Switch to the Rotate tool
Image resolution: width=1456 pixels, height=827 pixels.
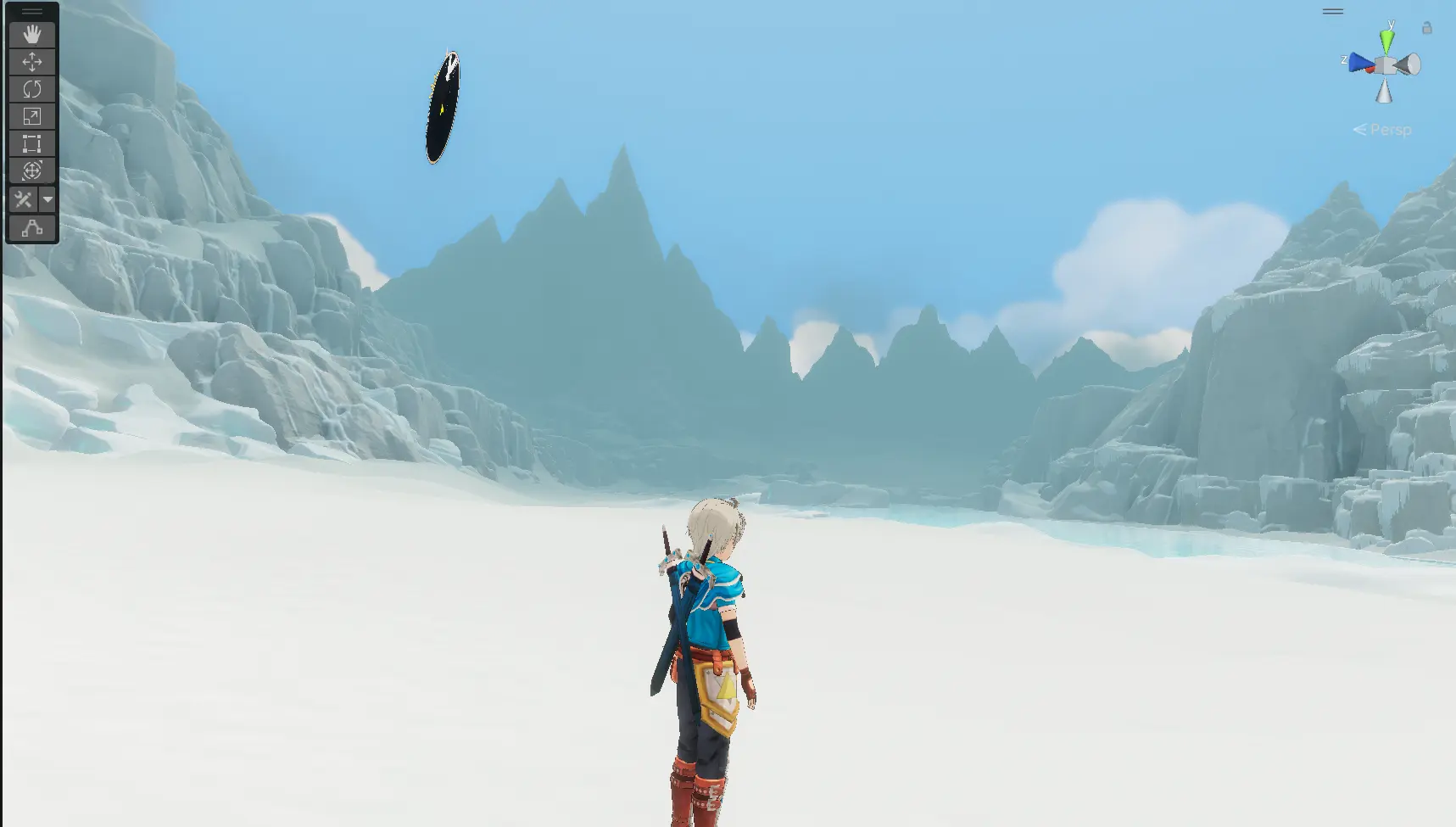pos(32,89)
